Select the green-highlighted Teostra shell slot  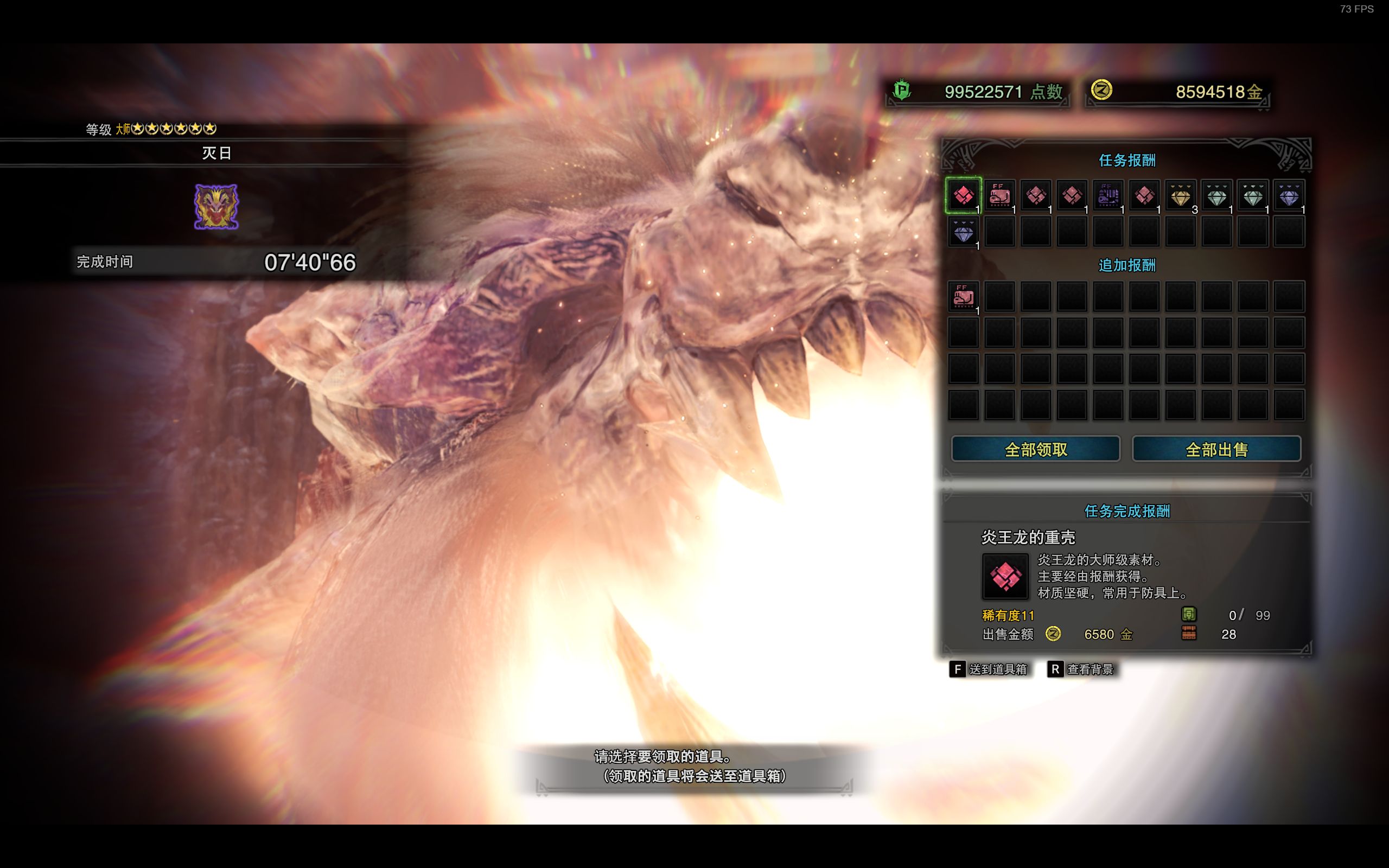963,196
